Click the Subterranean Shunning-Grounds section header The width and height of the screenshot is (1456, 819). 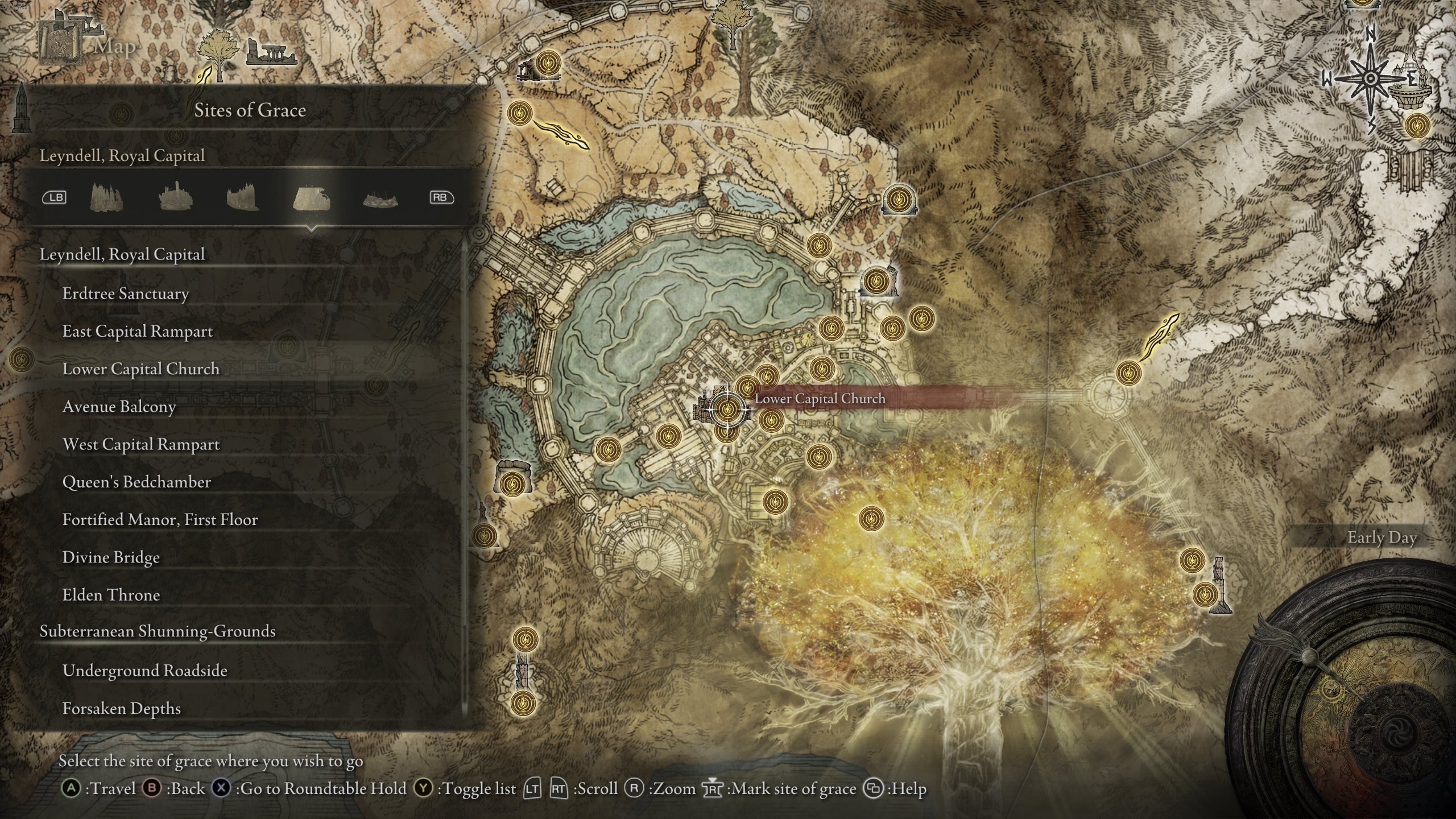[158, 632]
